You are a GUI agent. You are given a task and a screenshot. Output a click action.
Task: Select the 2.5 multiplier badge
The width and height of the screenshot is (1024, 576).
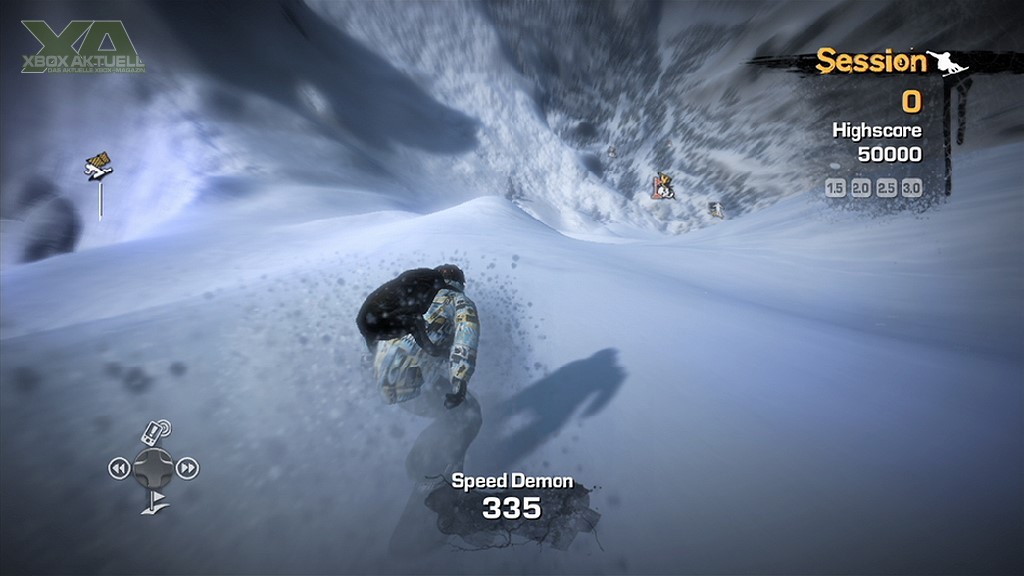pyautogui.click(x=886, y=188)
